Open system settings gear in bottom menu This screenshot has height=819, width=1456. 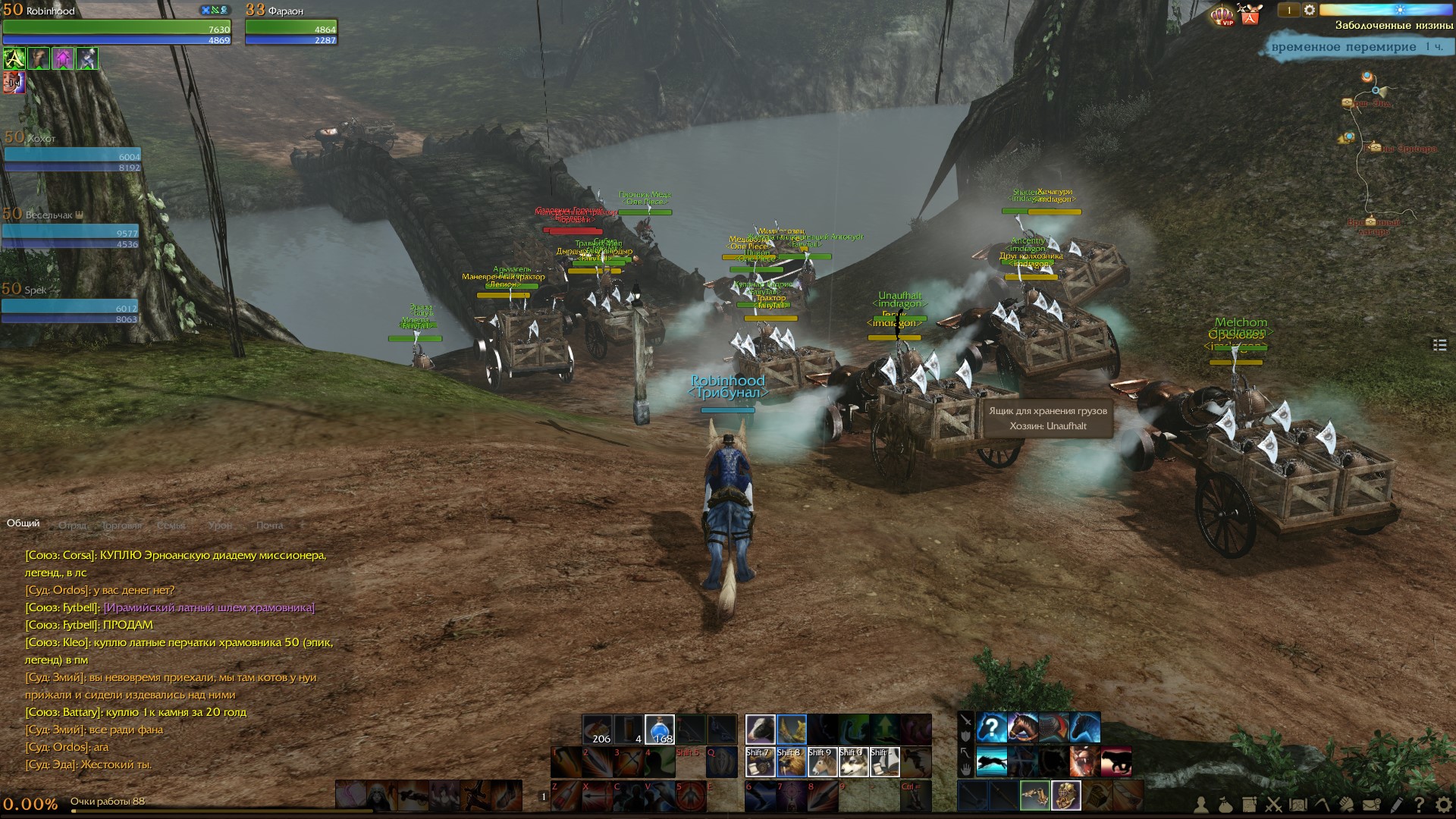click(1442, 805)
